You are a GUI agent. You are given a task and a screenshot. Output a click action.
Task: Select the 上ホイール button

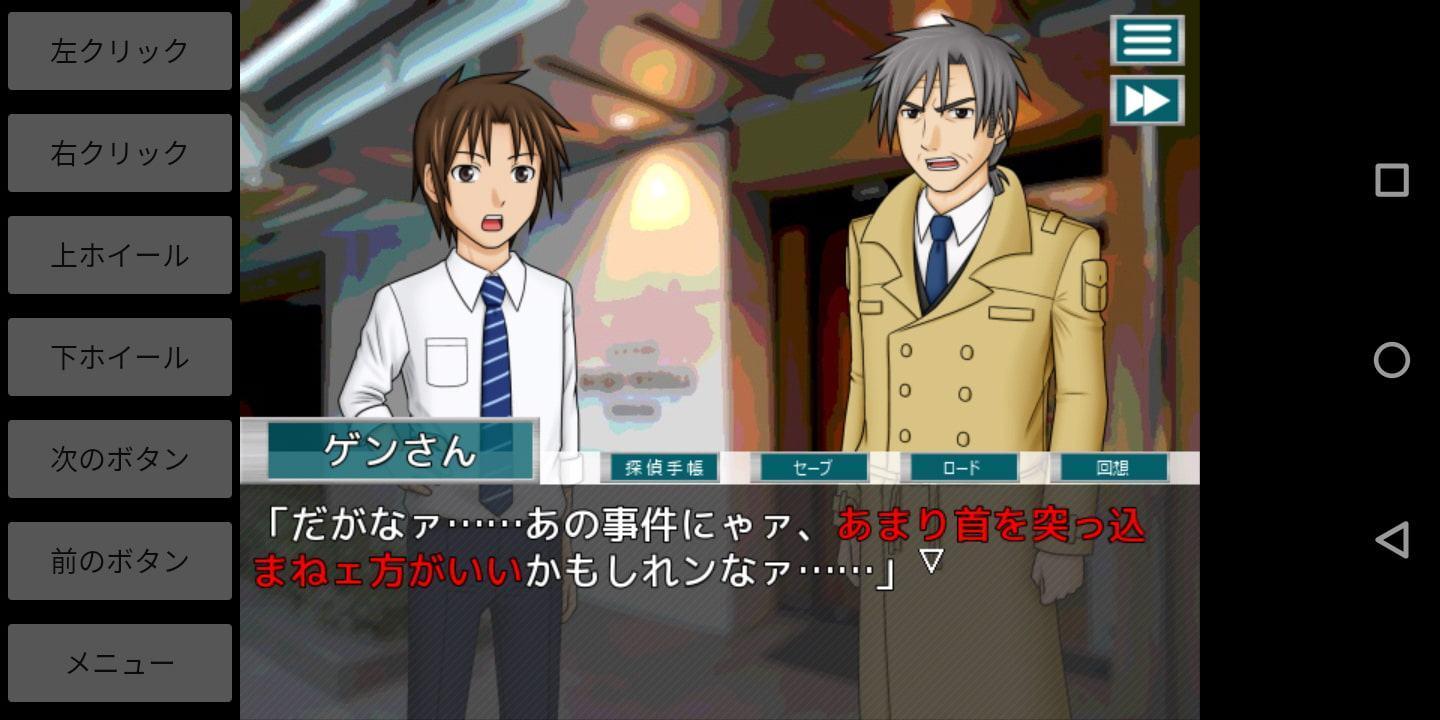[120, 255]
